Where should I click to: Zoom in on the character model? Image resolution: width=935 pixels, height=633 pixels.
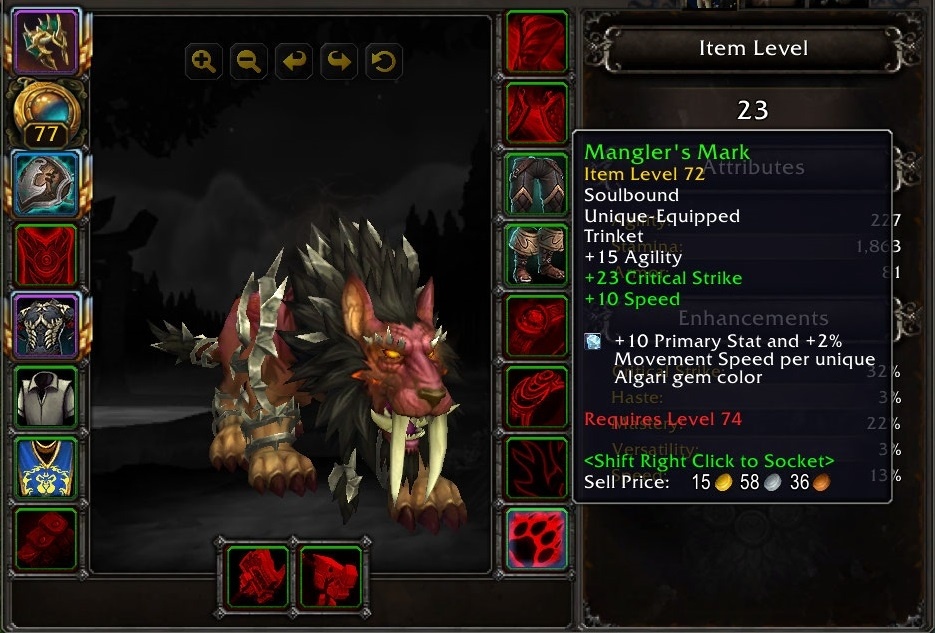pyautogui.click(x=204, y=62)
